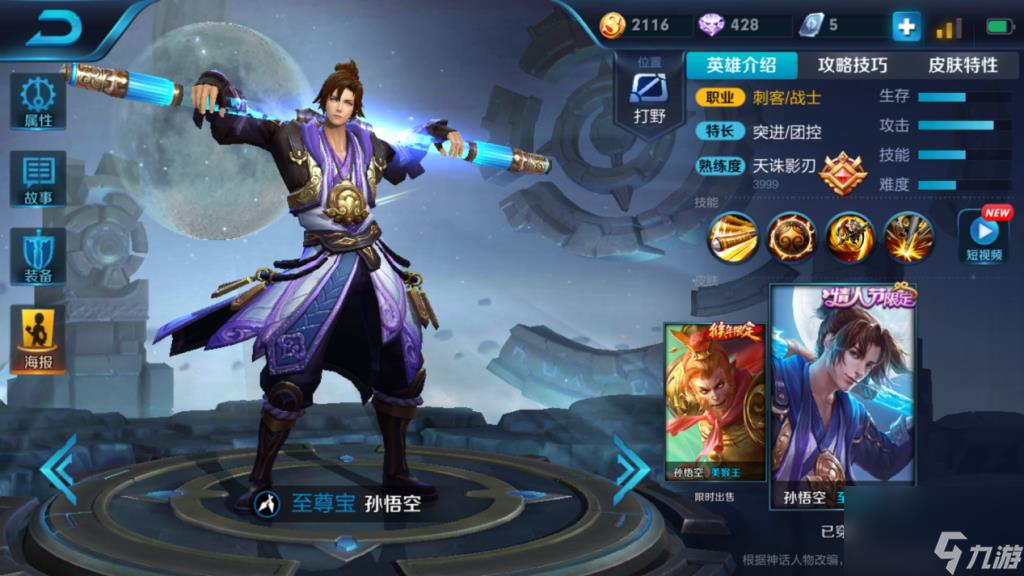Open the 故事 story panel
Image resolution: width=1024 pixels, height=576 pixels.
39,178
